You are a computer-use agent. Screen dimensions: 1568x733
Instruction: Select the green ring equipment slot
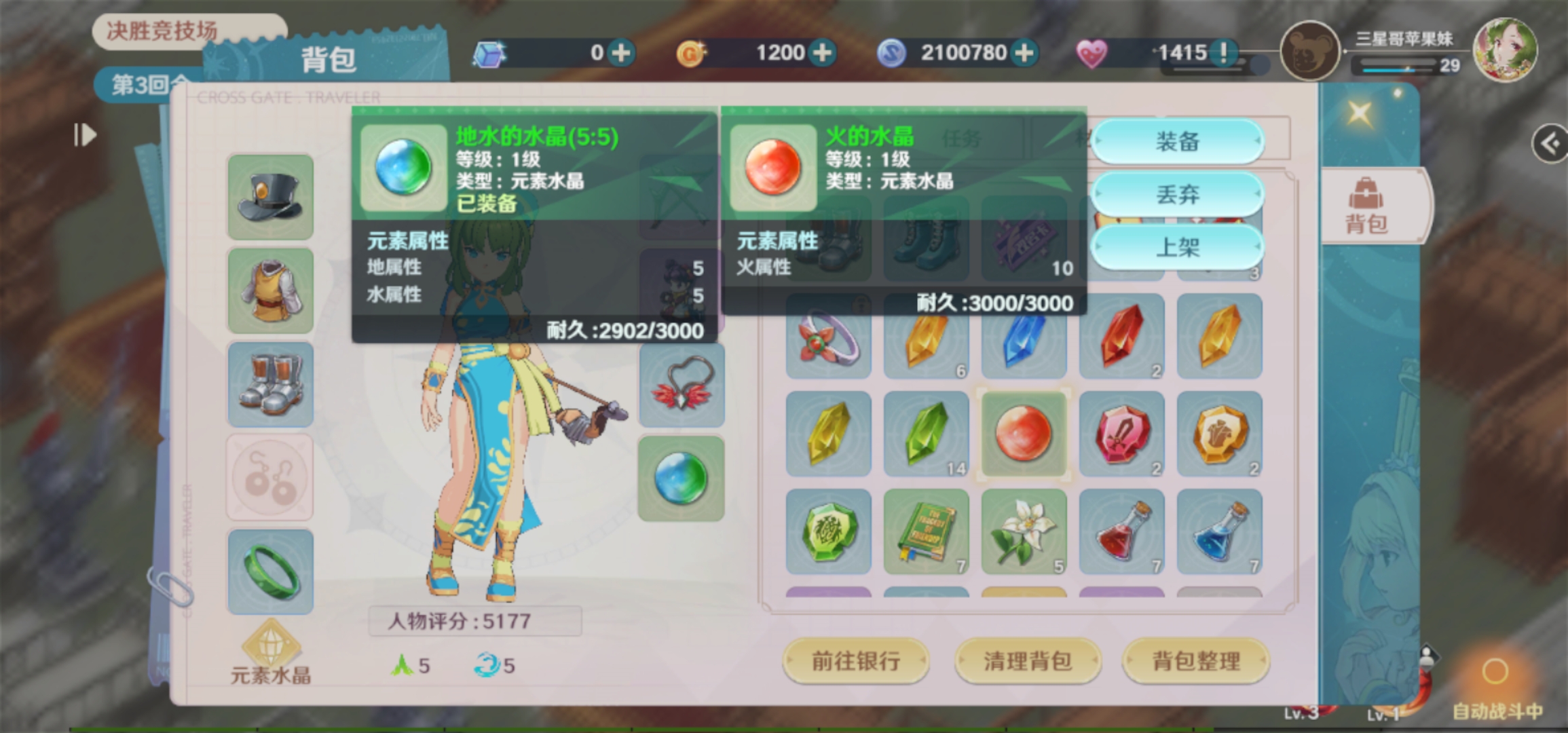[269, 570]
